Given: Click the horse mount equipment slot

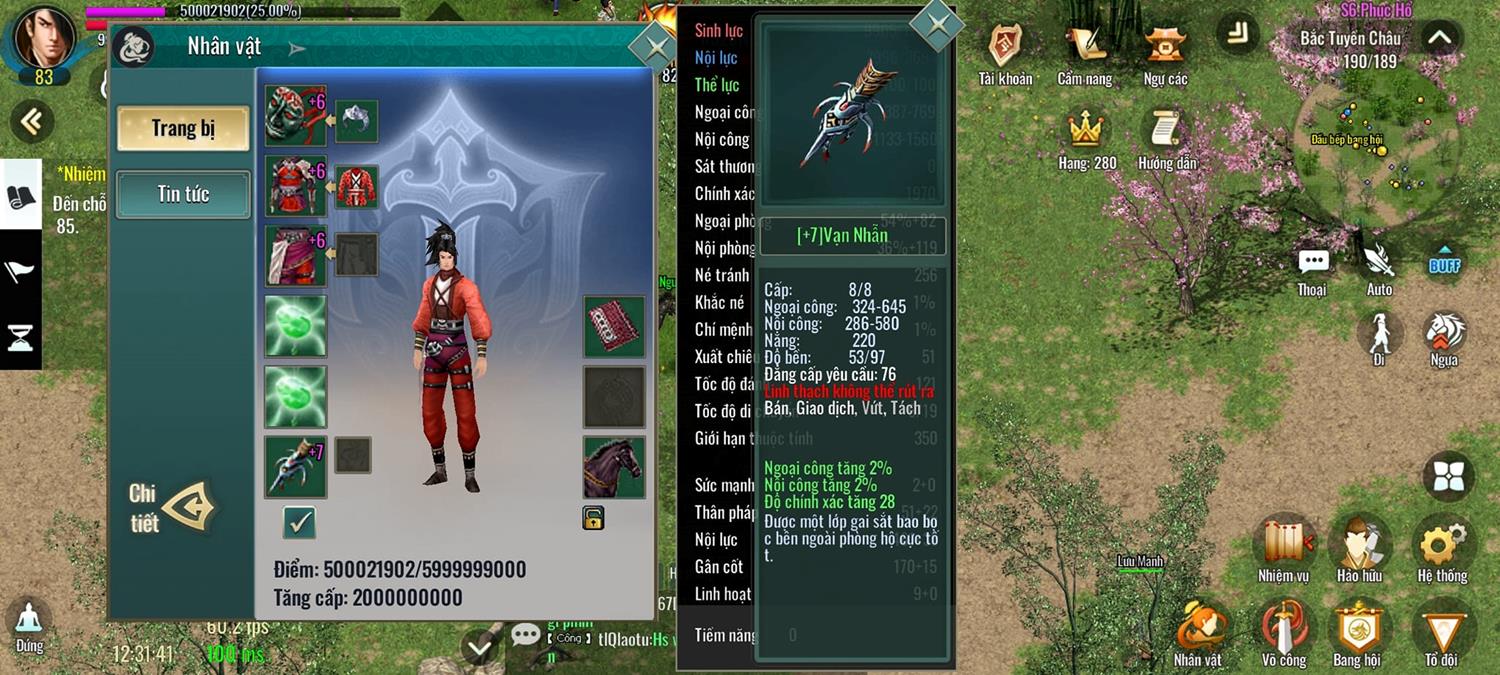Looking at the screenshot, I should [614, 467].
